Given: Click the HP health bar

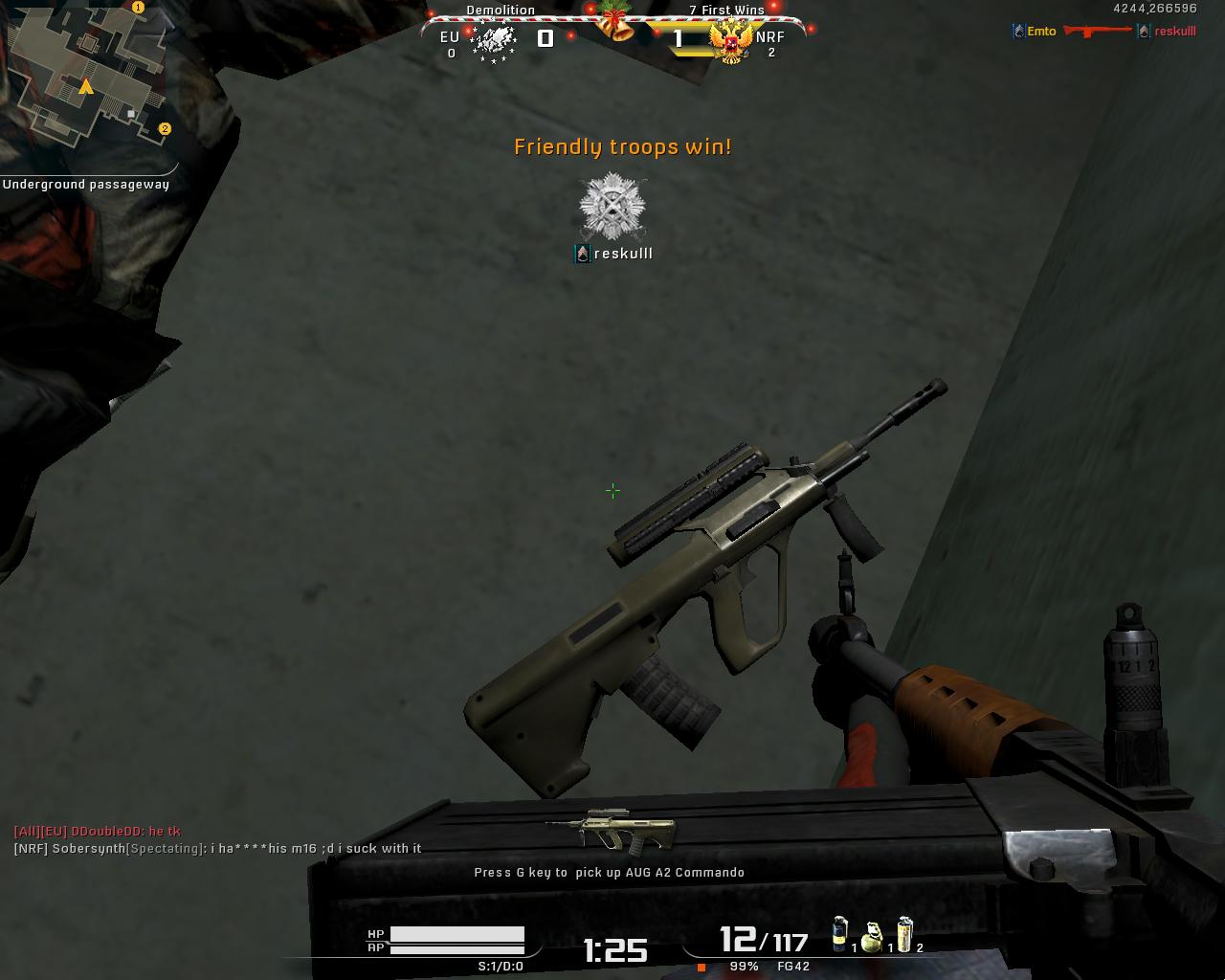Looking at the screenshot, I should tap(459, 935).
